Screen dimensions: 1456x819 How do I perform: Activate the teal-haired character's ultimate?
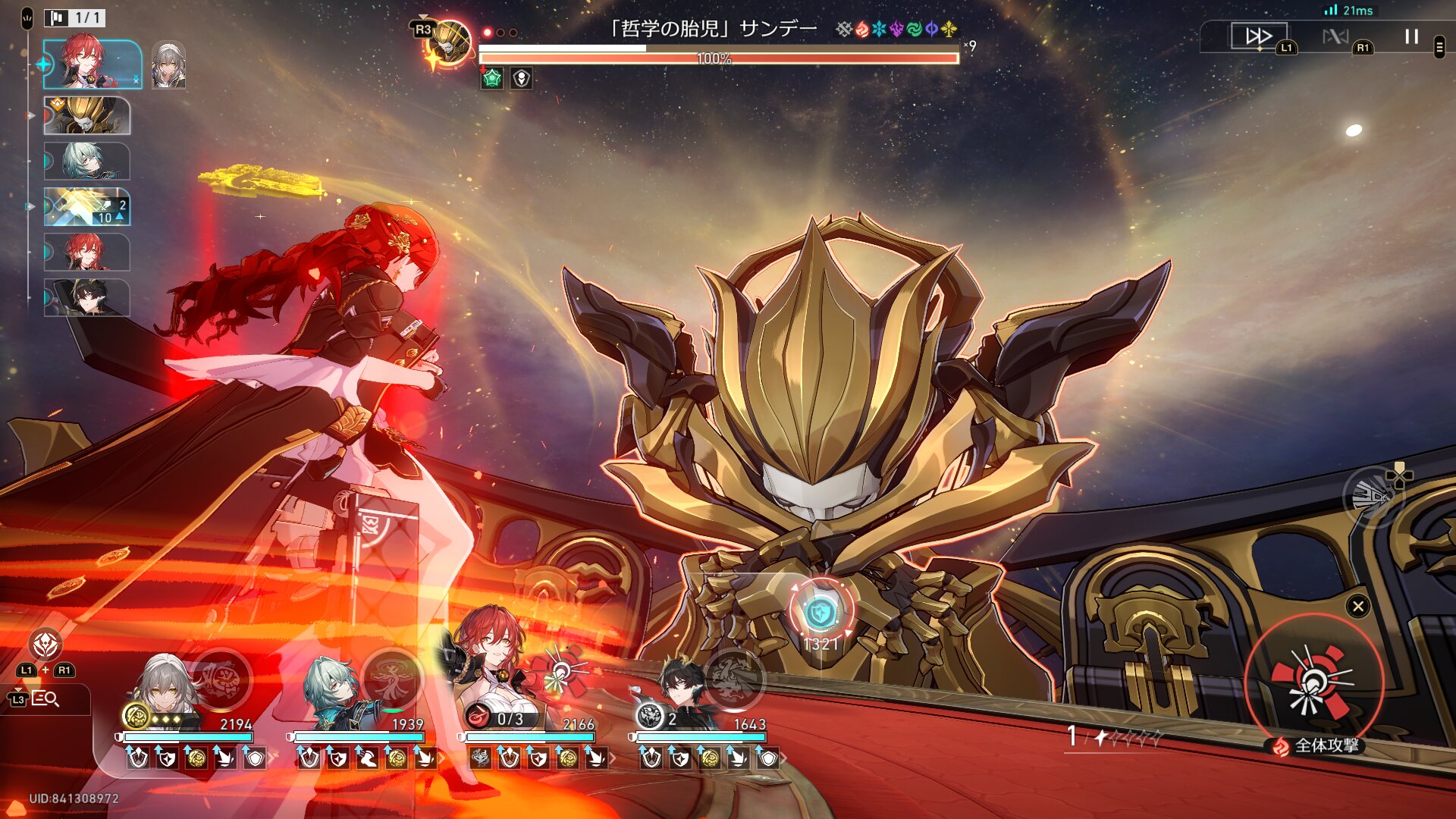click(391, 677)
